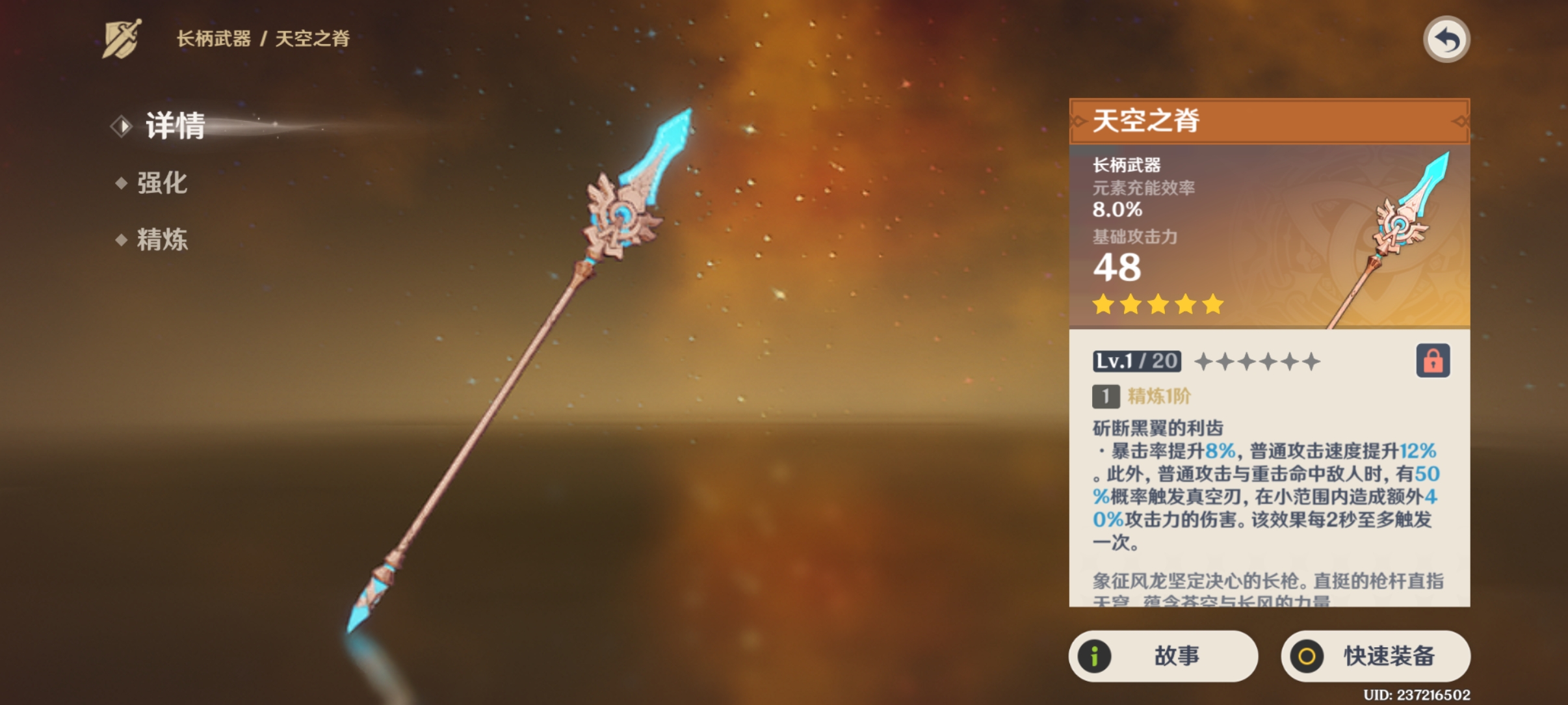The width and height of the screenshot is (1568, 705).
Task: Click the weapon category shield icon
Action: coord(122,39)
